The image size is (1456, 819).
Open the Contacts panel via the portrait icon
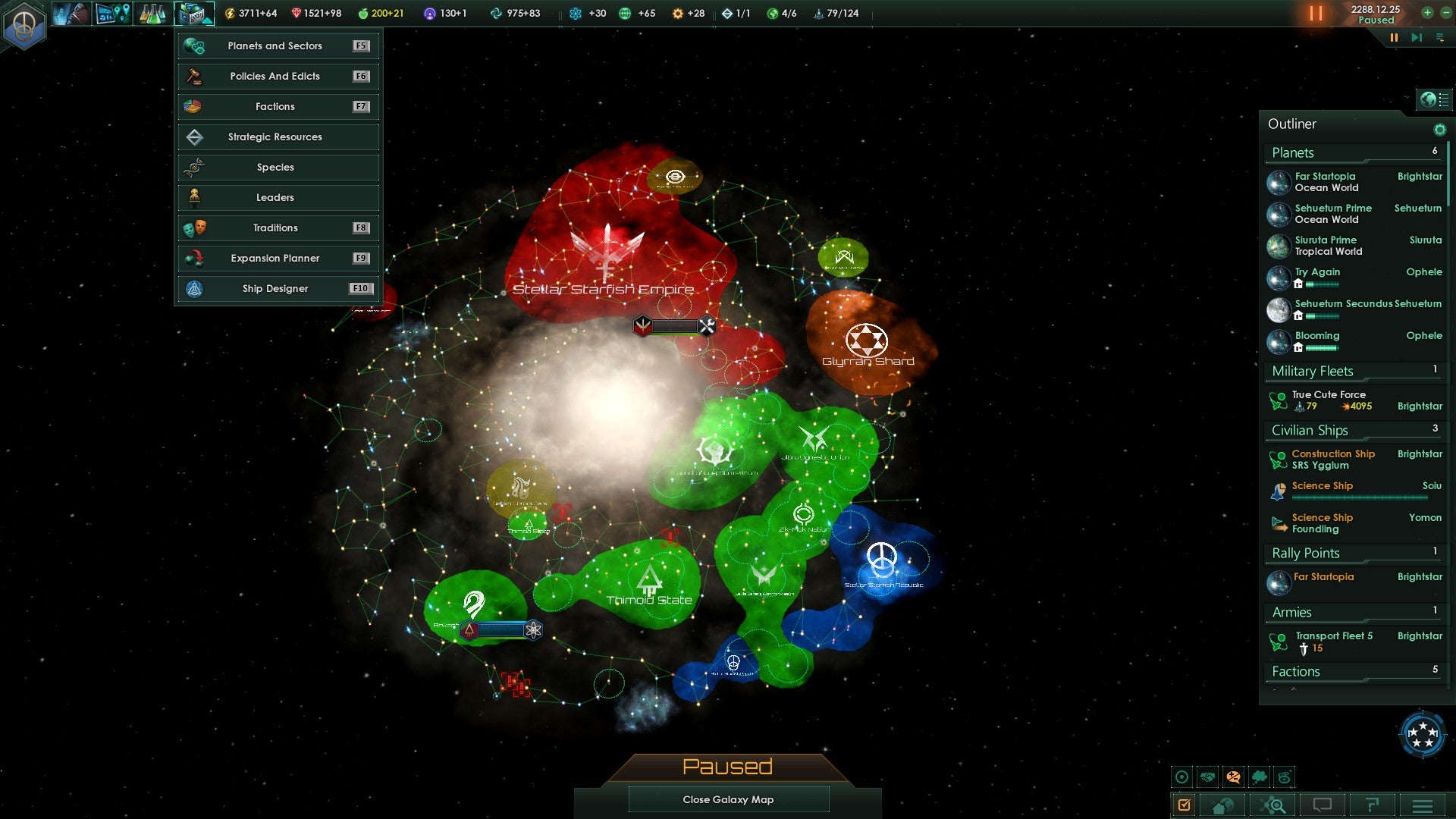click(72, 13)
